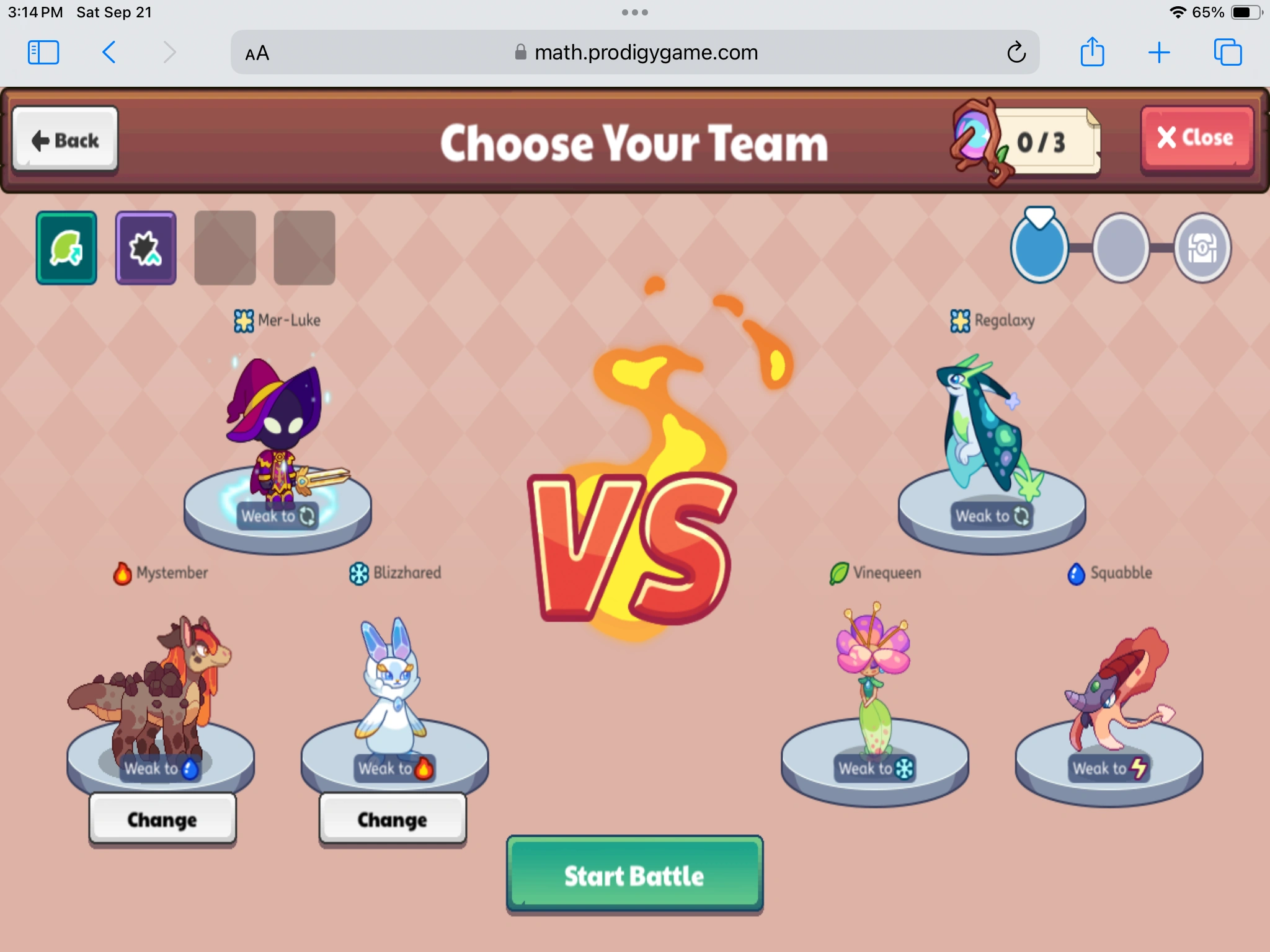Screen dimensions: 1270x952
Task: Click the Weak to tag under Regalaxy
Action: [x=991, y=517]
